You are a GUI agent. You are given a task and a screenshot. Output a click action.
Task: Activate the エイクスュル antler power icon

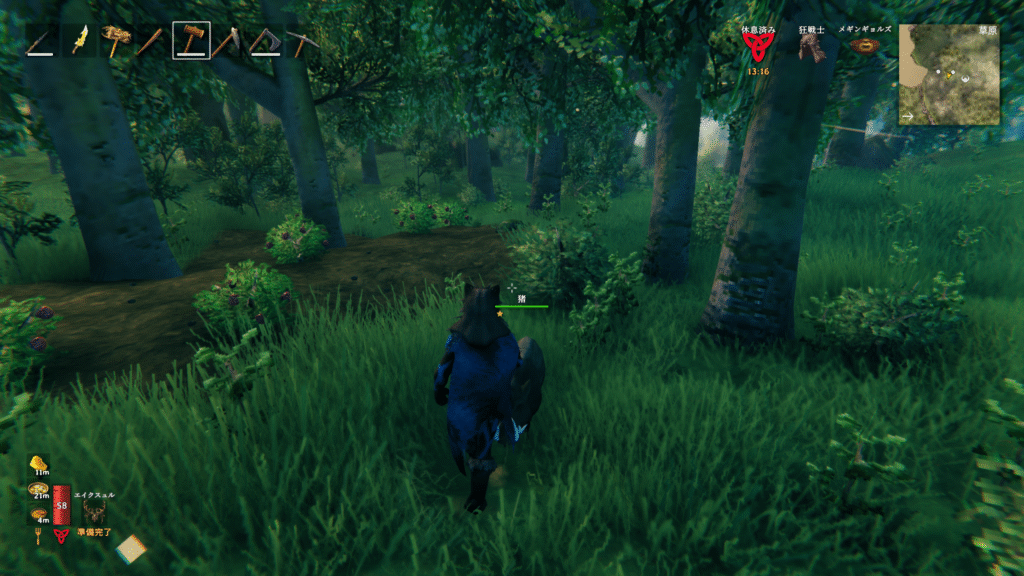click(96, 511)
